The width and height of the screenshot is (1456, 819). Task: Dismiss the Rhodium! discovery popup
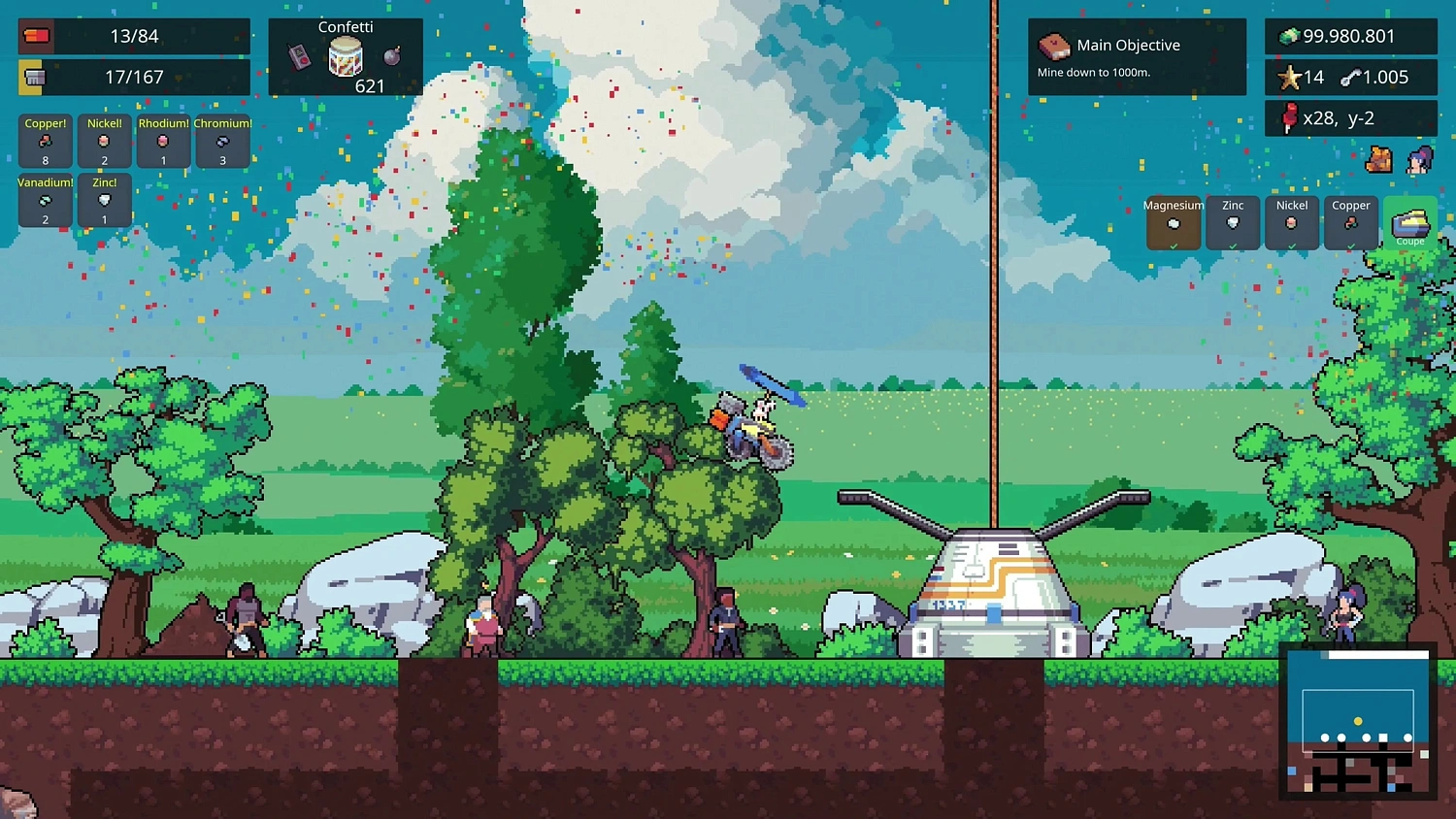[163, 141]
